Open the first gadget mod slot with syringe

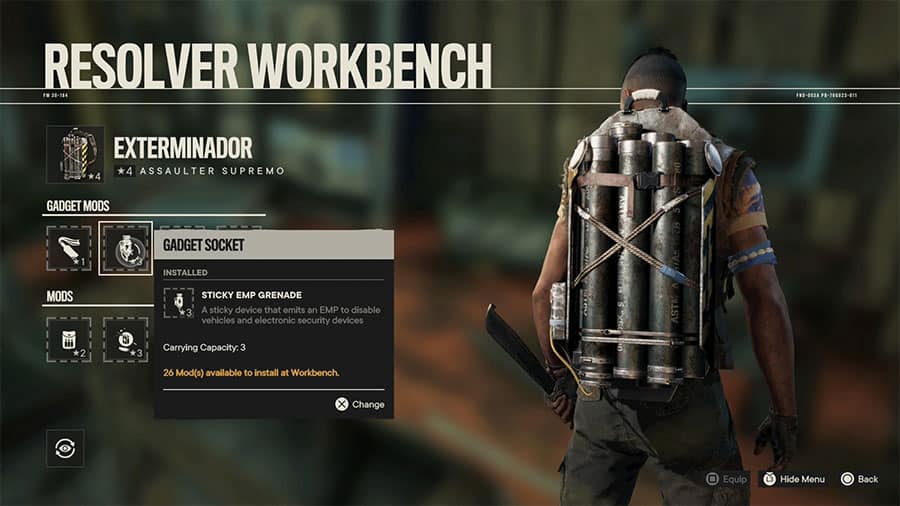coord(69,248)
